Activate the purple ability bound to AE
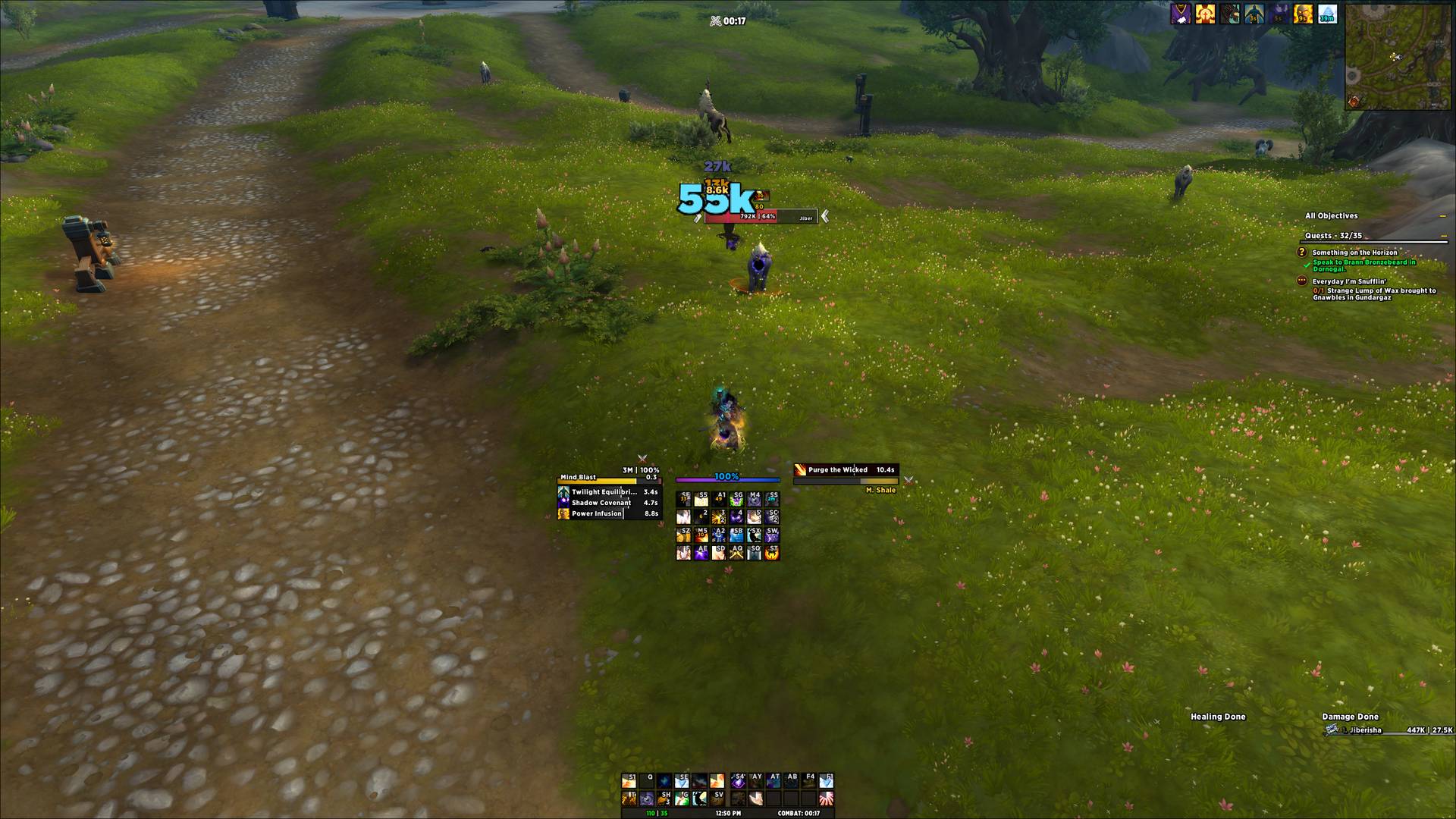Viewport: 1456px width, 819px height. (x=701, y=553)
